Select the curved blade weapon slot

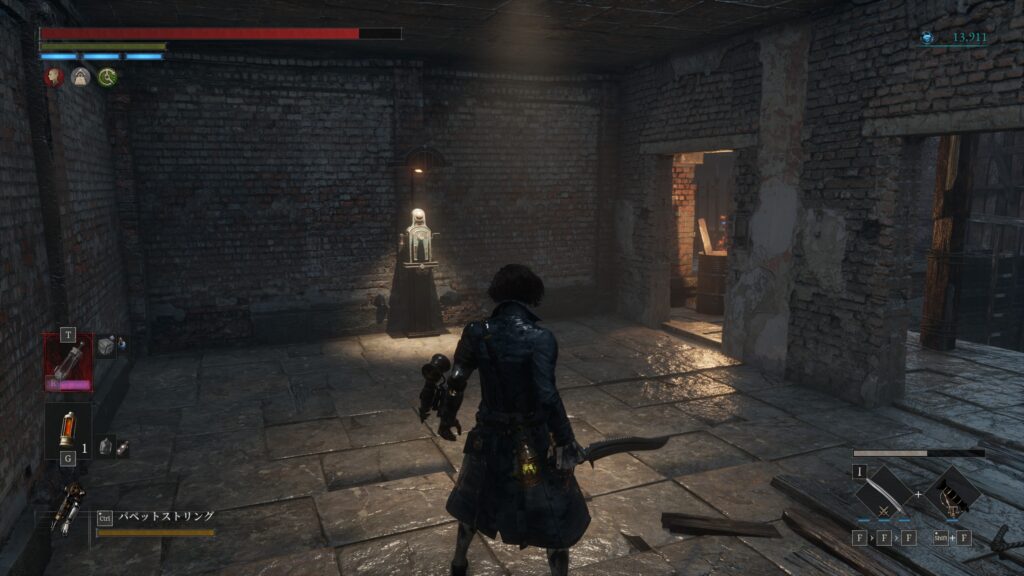(x=883, y=493)
